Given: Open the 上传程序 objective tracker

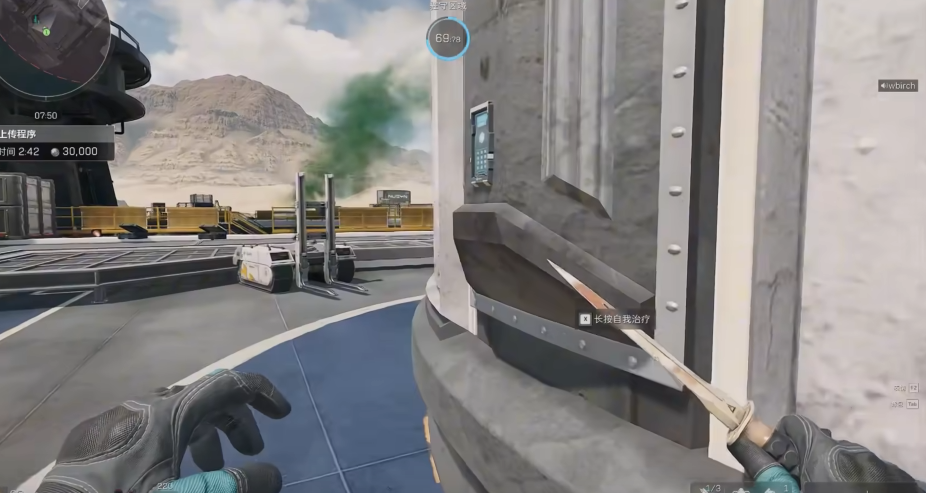Looking at the screenshot, I should 20,132.
